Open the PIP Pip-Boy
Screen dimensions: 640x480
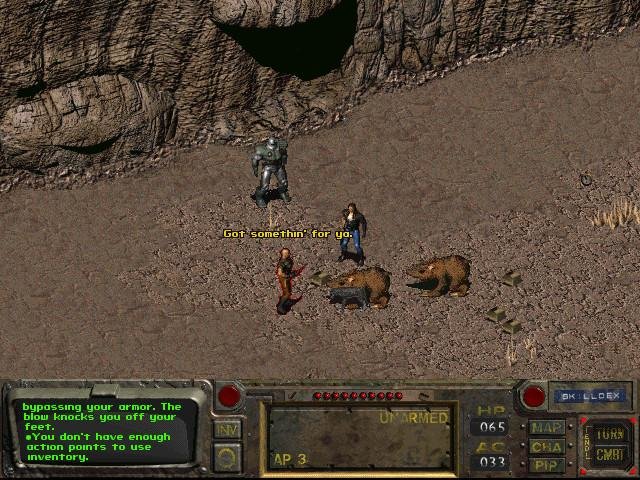click(x=547, y=465)
